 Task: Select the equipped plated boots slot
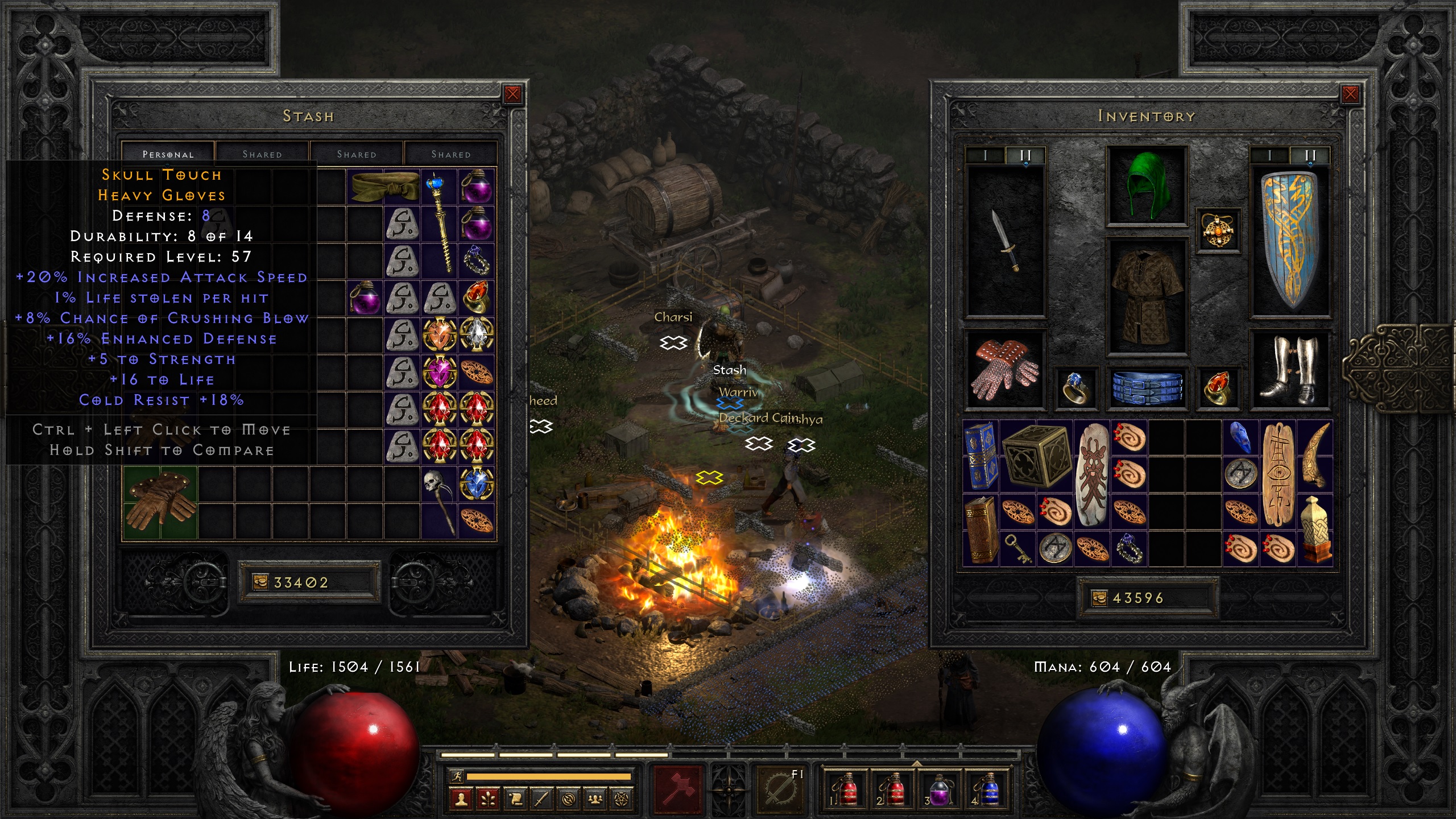point(1290,370)
